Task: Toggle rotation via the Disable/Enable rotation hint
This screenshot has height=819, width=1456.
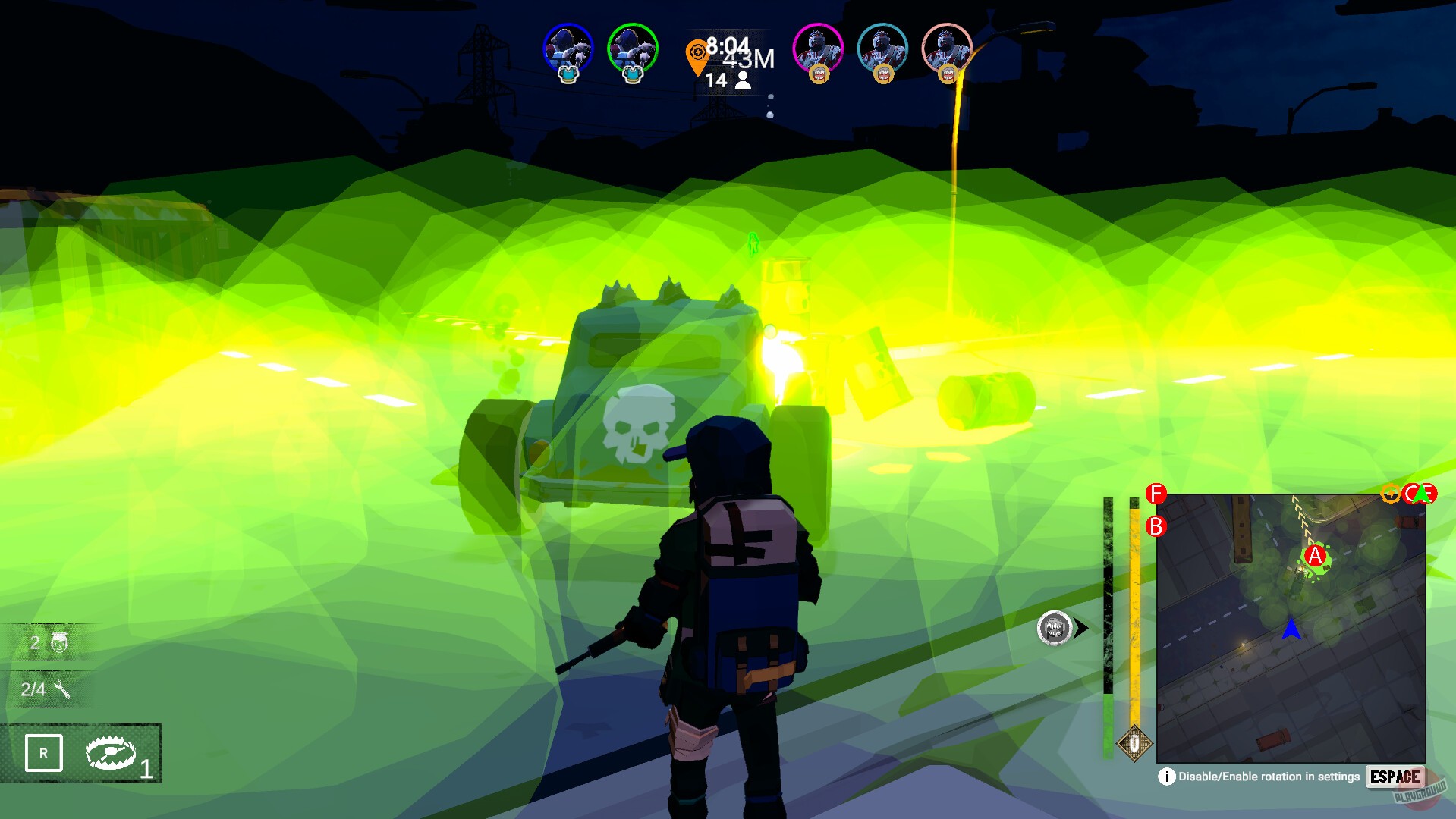Action: tap(1268, 777)
